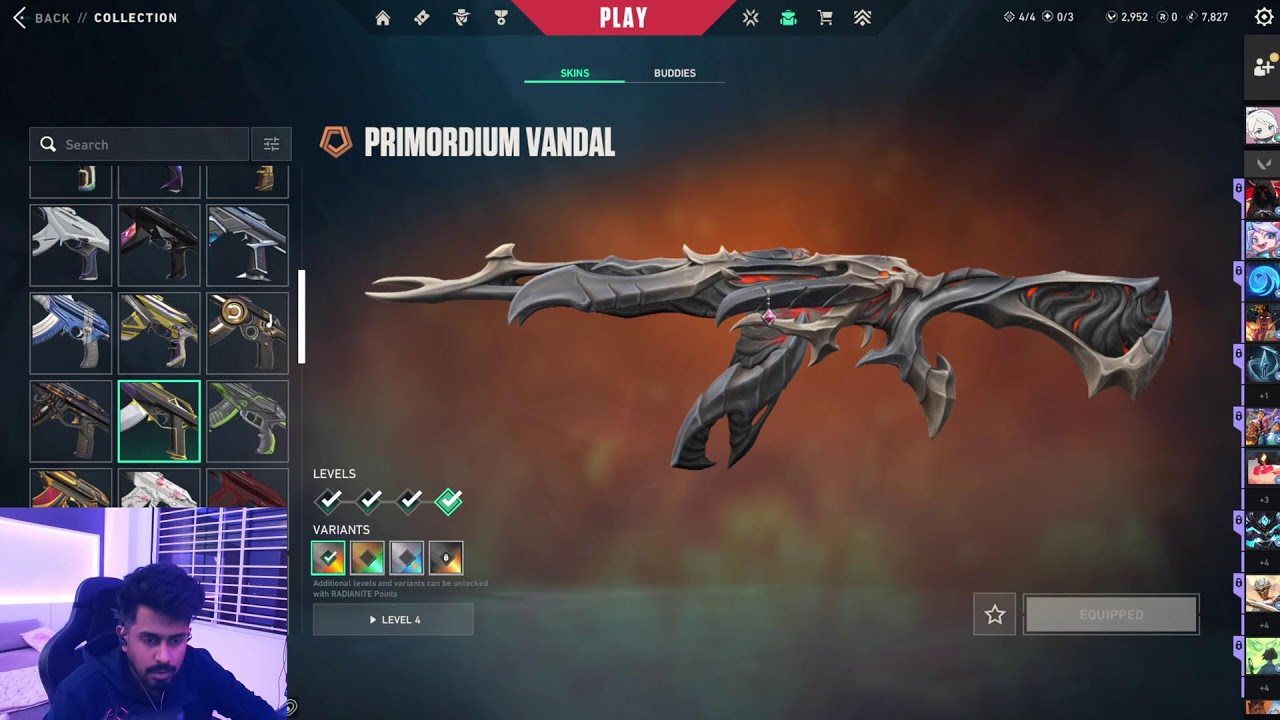Open the store cart icon

tap(825, 18)
